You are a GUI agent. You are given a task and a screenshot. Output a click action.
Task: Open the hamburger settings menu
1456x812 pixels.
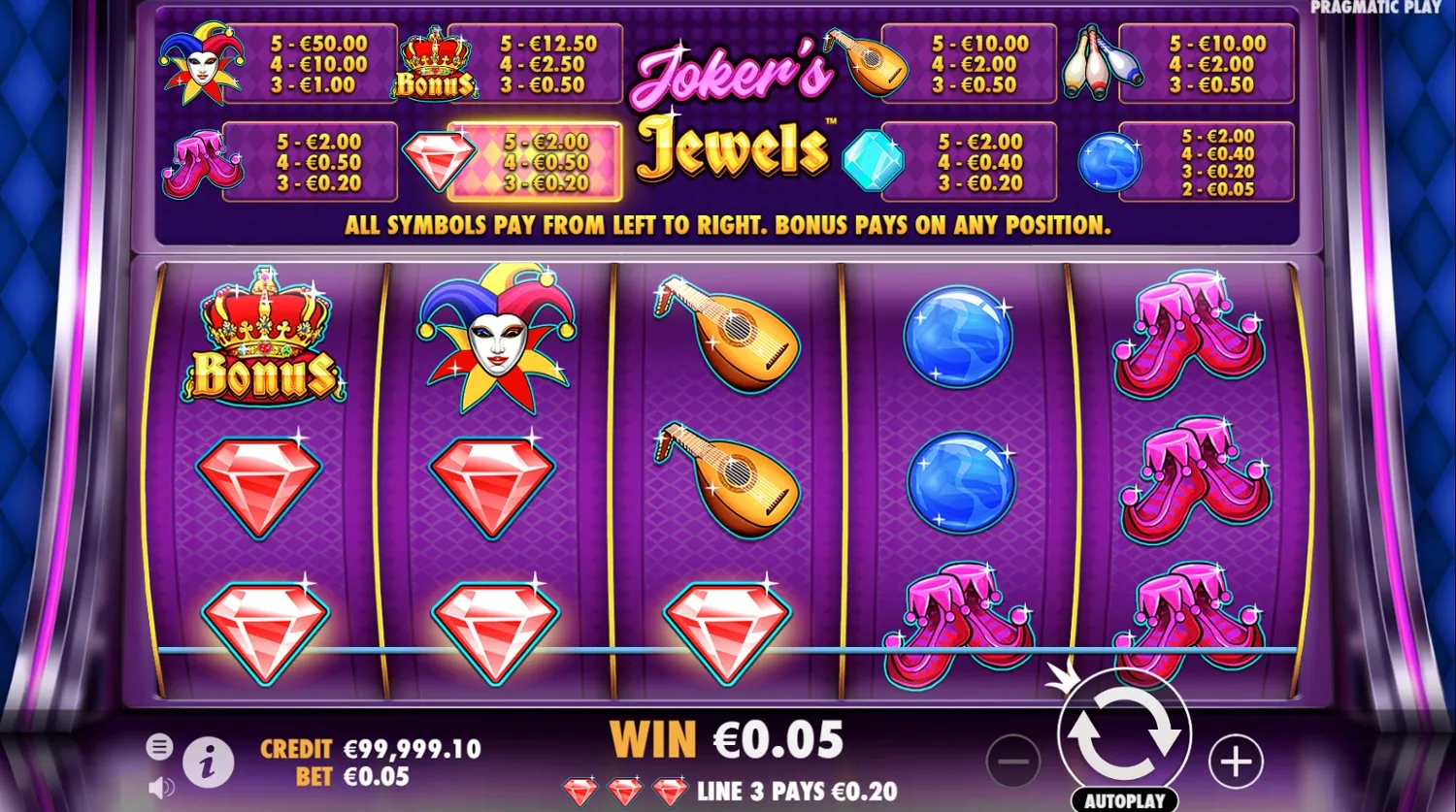click(x=158, y=747)
